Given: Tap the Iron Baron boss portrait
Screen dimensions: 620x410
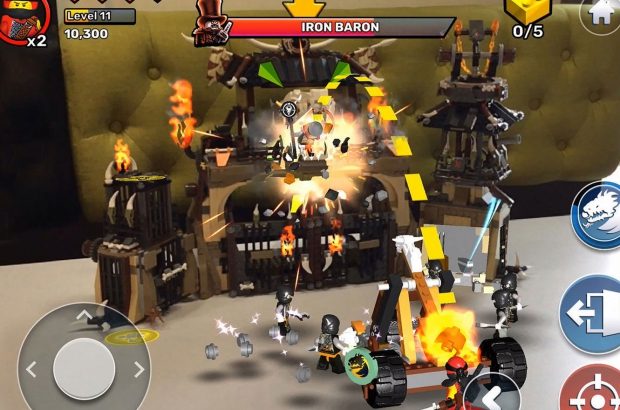Looking at the screenshot, I should click(x=210, y=25).
